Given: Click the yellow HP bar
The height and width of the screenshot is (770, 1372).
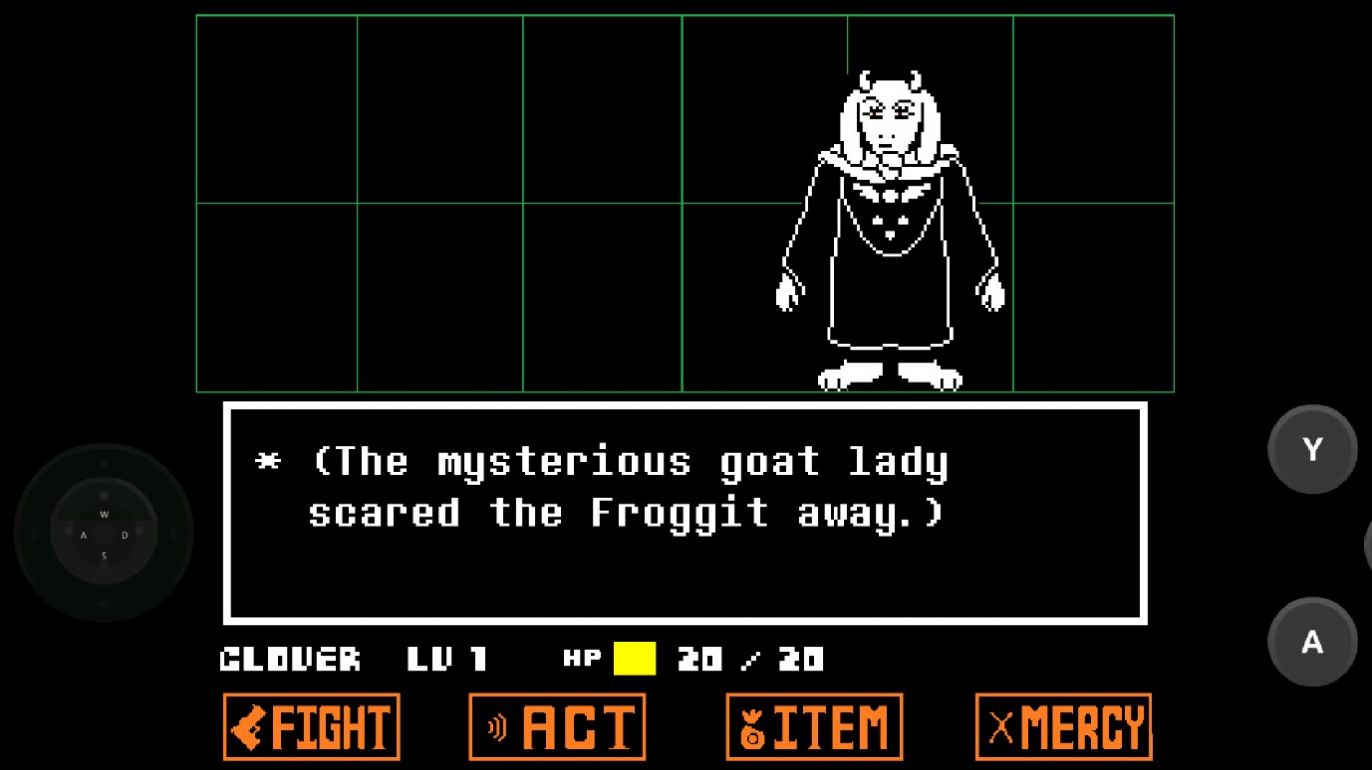Looking at the screenshot, I should click(633, 658).
